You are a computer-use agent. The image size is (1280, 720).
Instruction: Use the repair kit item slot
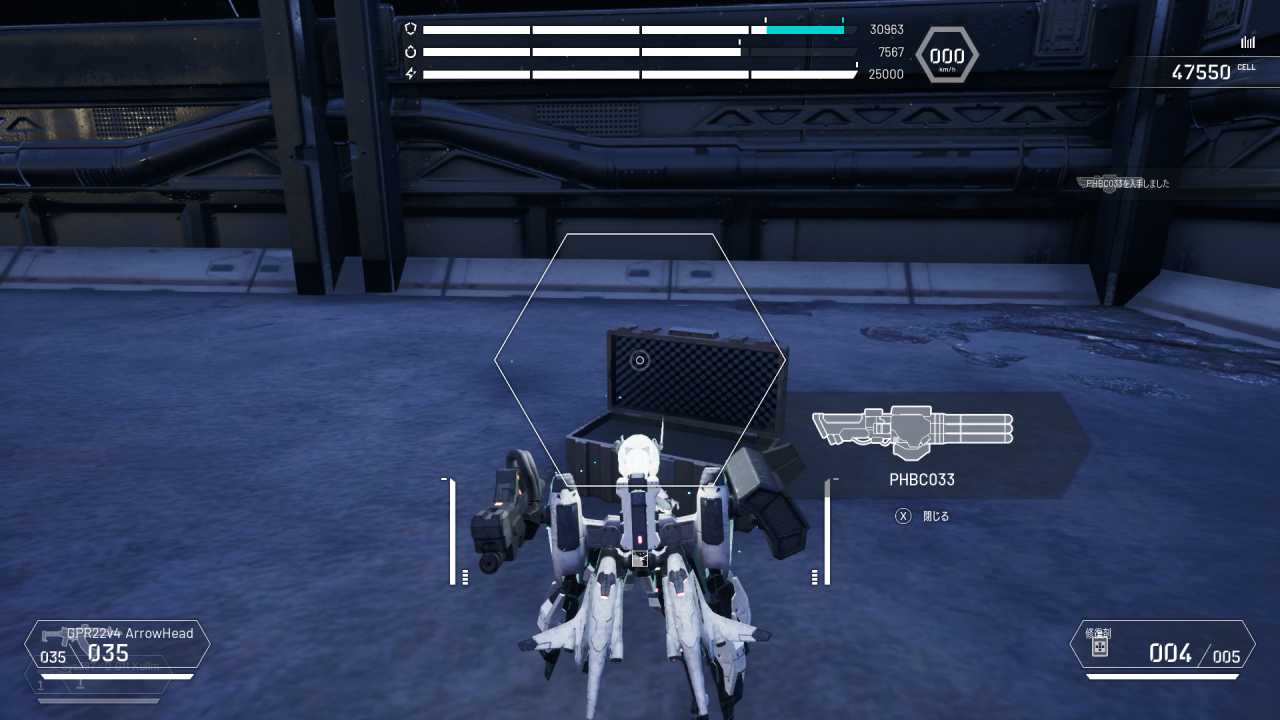pyautogui.click(x=1162, y=645)
